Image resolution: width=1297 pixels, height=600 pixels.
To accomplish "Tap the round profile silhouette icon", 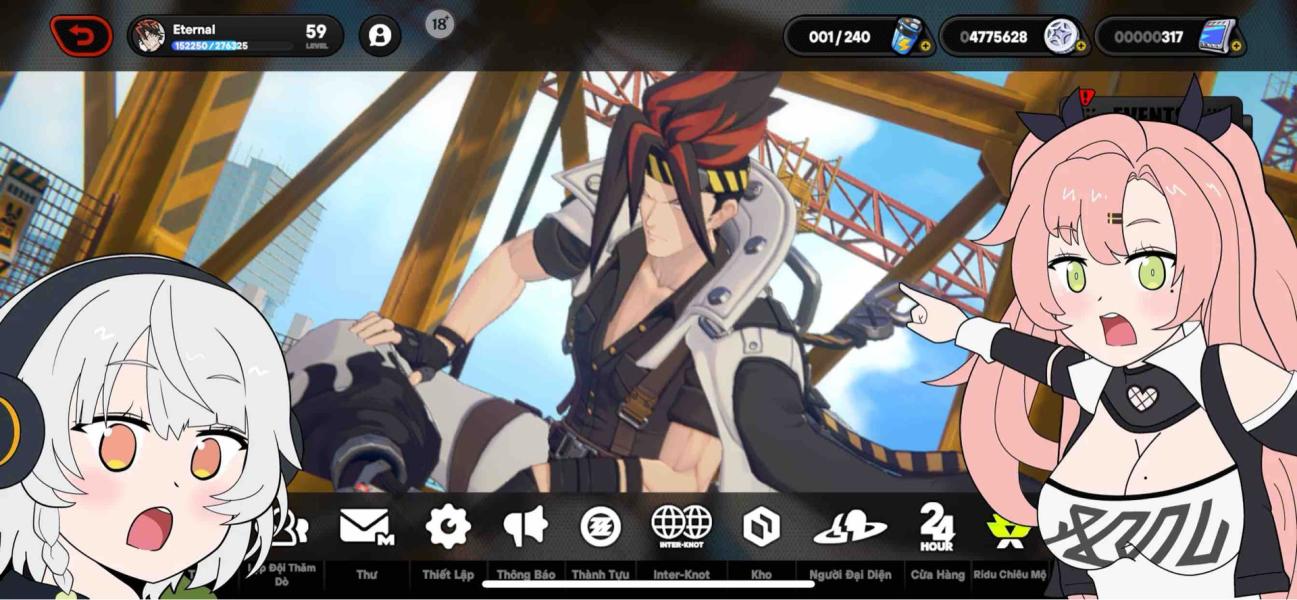I will point(380,36).
